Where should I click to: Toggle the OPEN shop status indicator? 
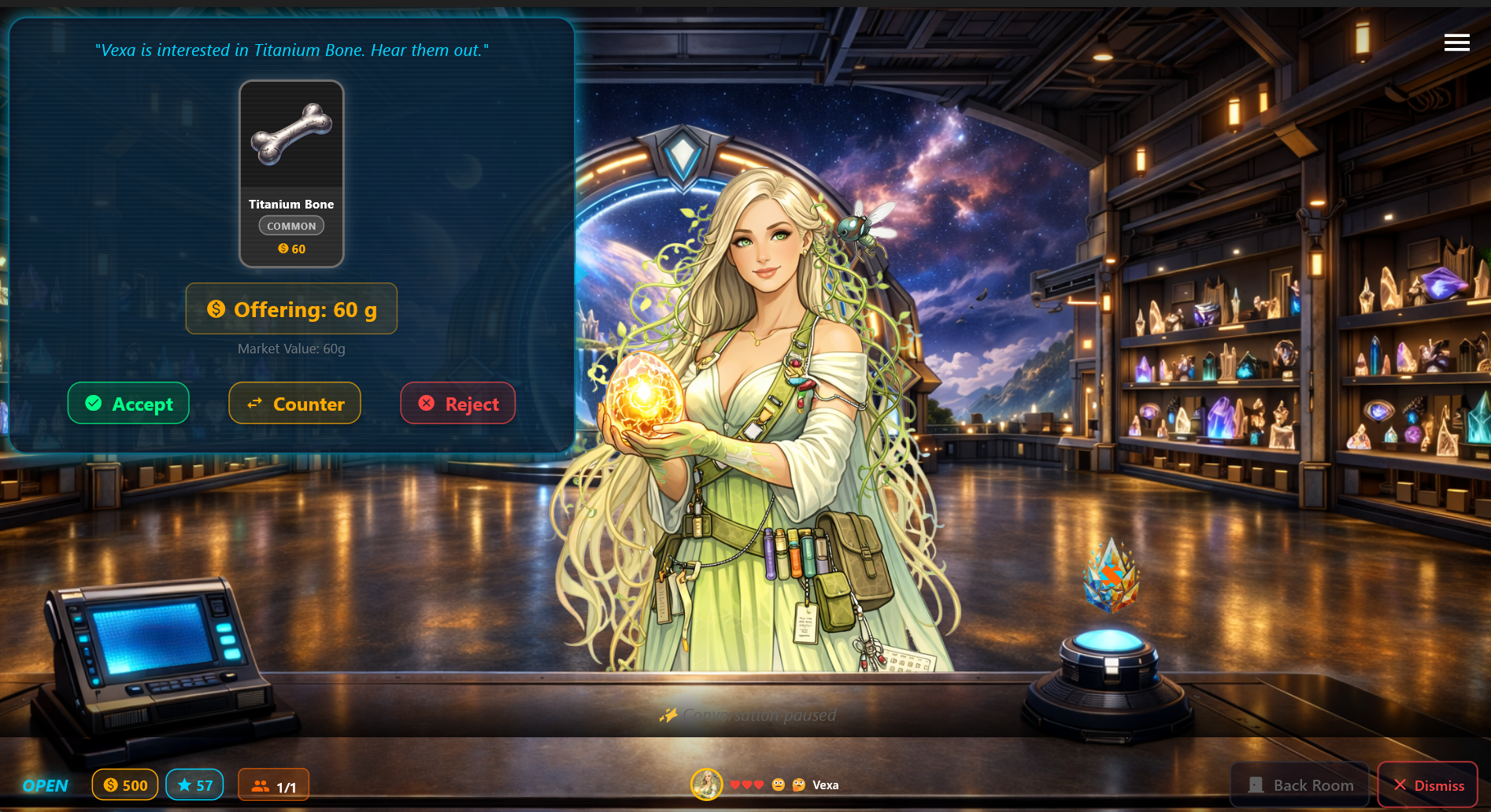[x=45, y=784]
